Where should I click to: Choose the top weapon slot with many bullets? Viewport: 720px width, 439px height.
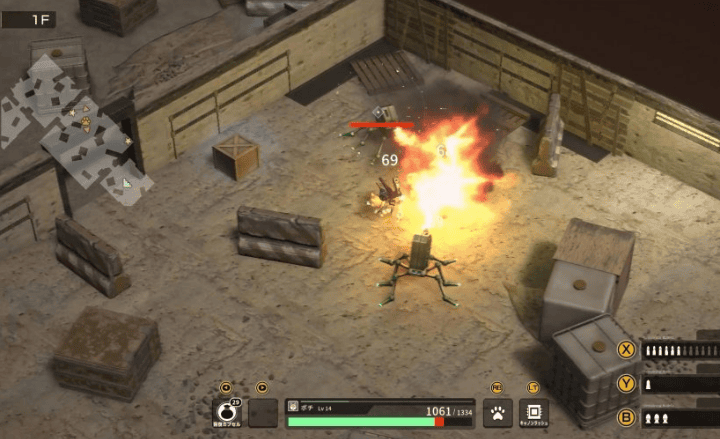click(680, 350)
